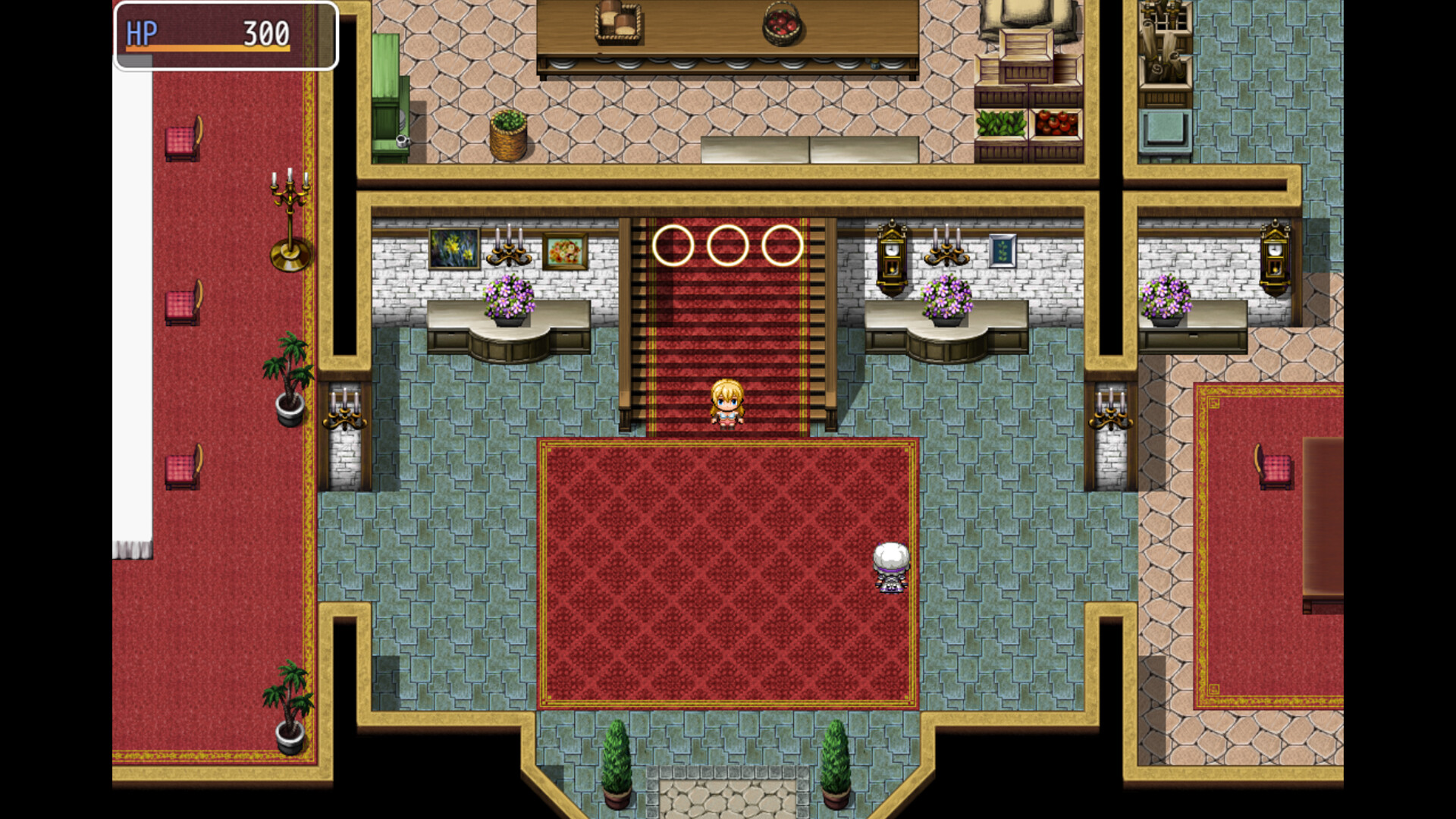
Task: Click the sunflower painting on the wall
Action: click(453, 248)
